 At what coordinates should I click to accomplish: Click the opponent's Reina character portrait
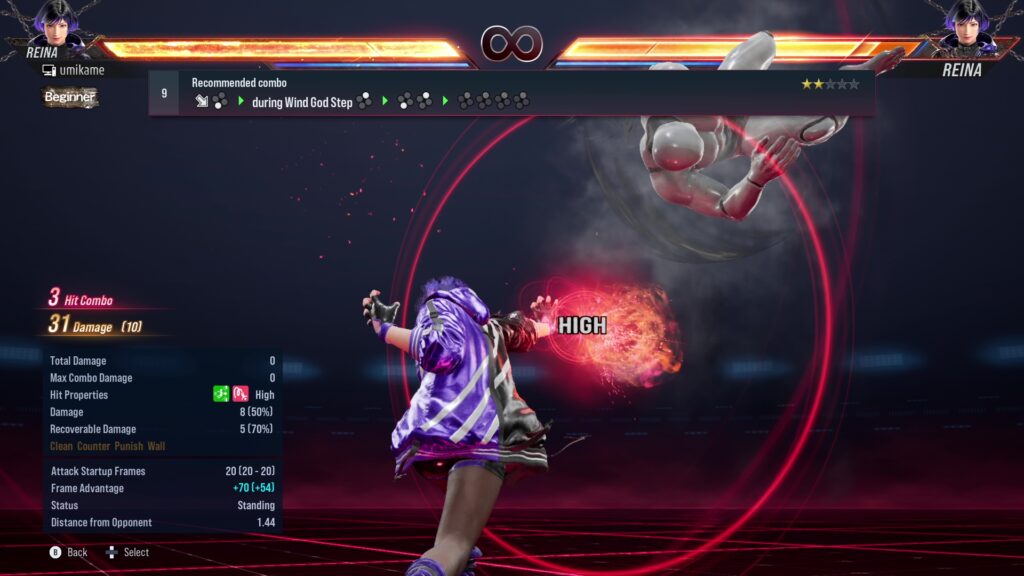tap(966, 23)
